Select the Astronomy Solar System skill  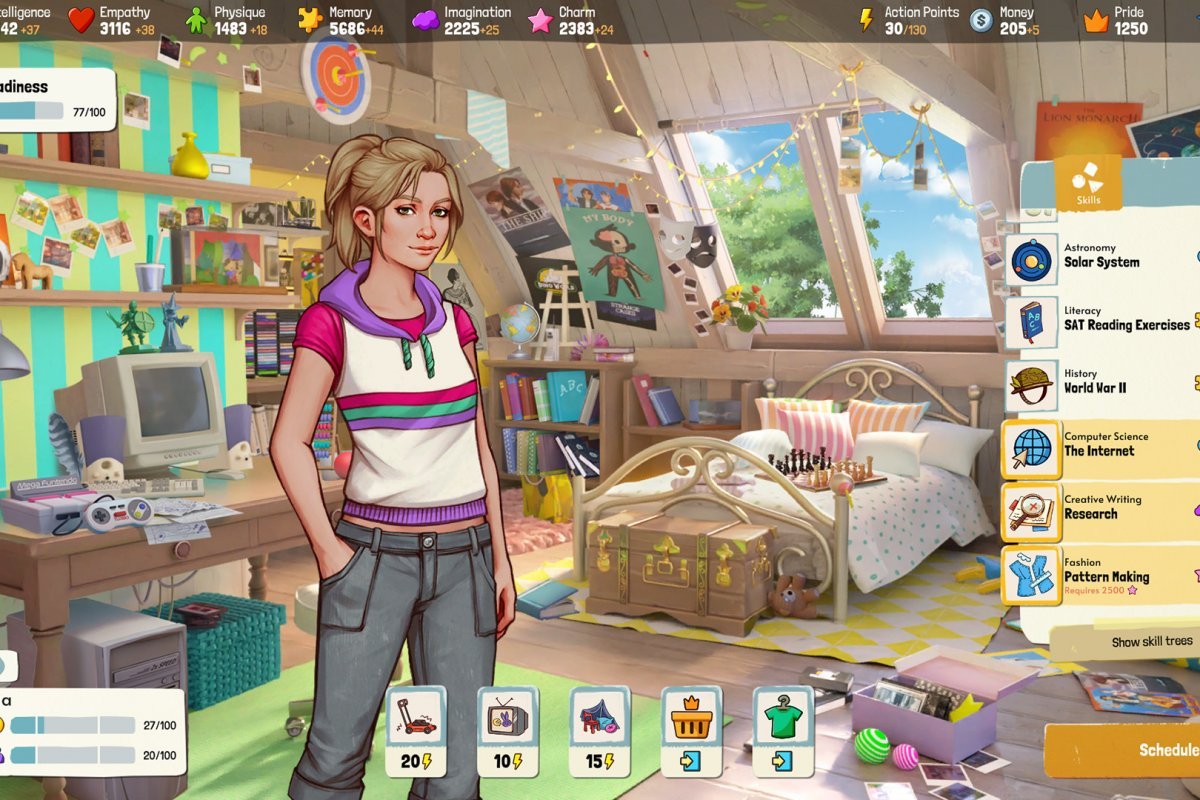pos(1100,257)
